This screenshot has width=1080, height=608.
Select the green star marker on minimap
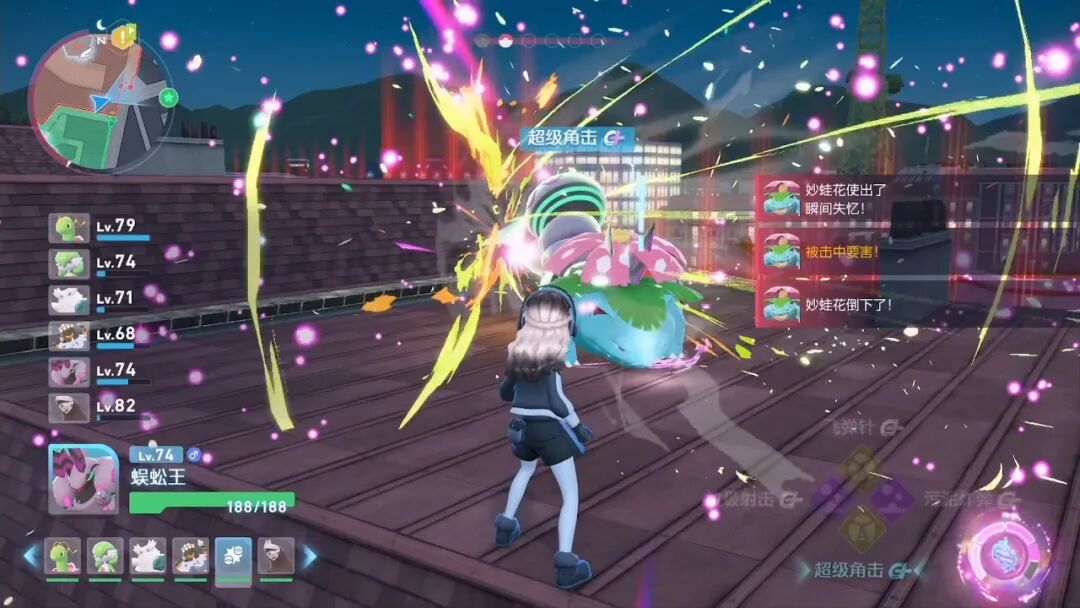[168, 97]
